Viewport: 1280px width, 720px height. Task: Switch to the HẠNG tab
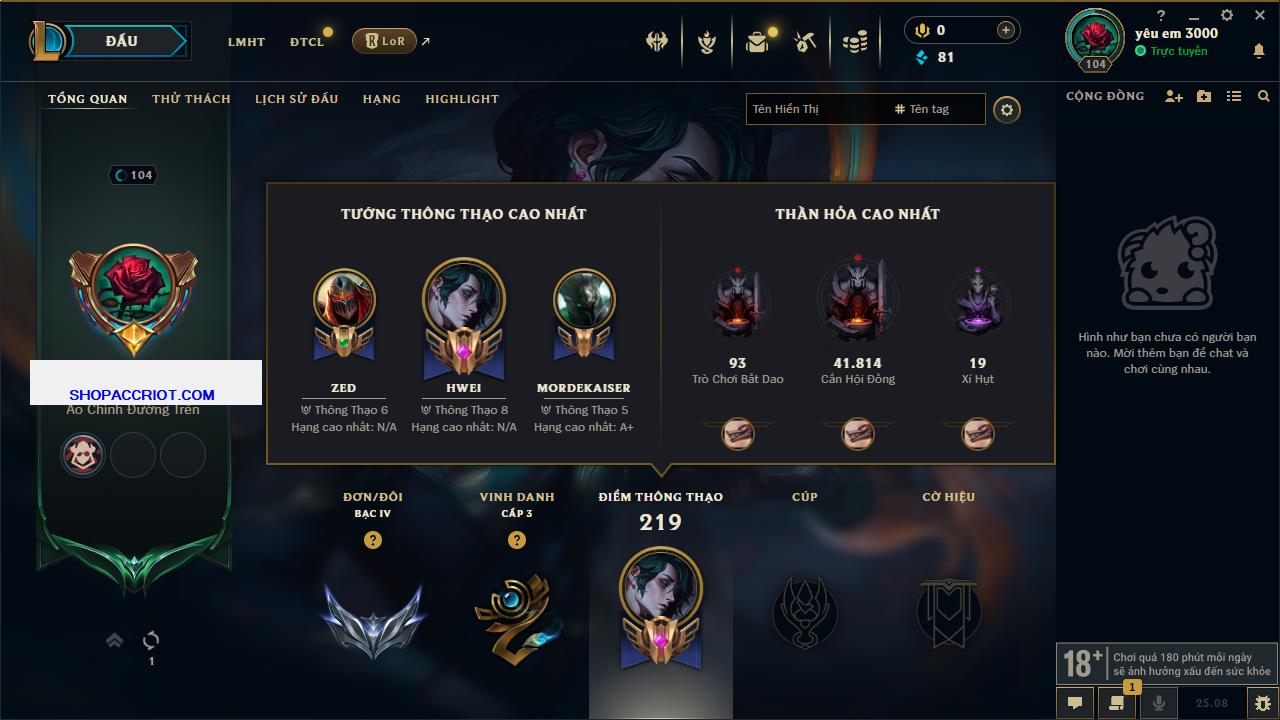pos(381,99)
